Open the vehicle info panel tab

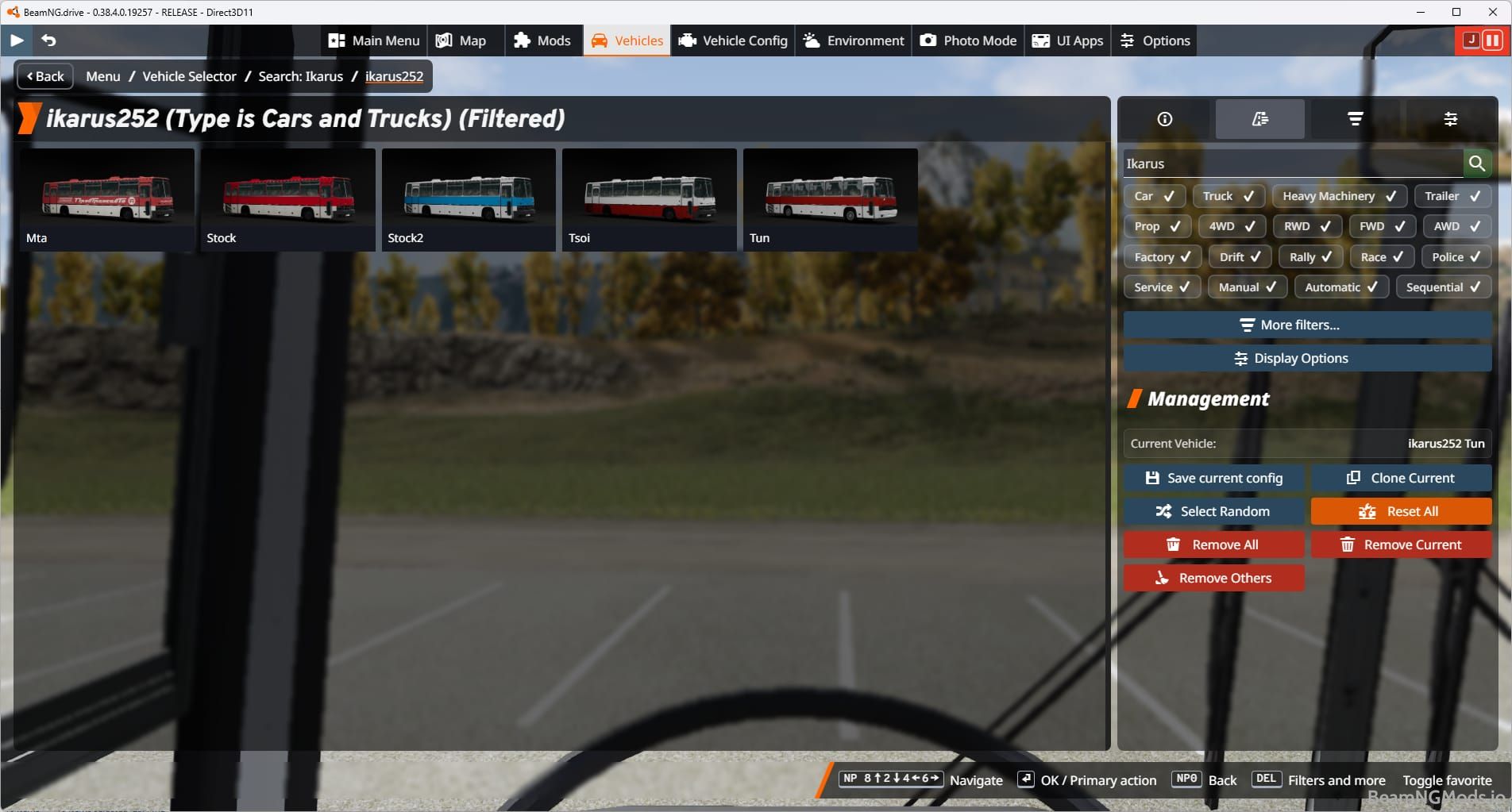(x=1164, y=119)
